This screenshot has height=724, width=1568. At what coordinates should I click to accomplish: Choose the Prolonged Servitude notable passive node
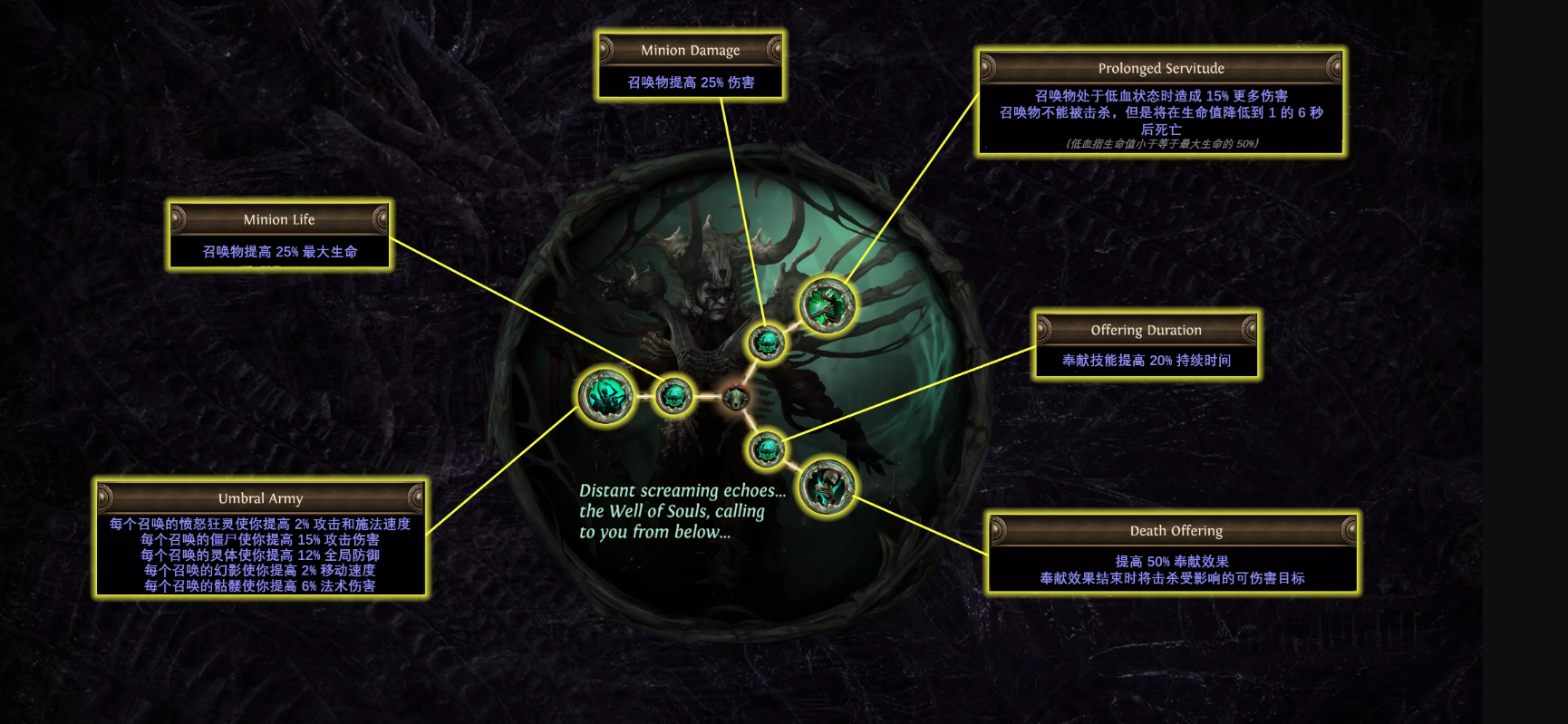(826, 306)
